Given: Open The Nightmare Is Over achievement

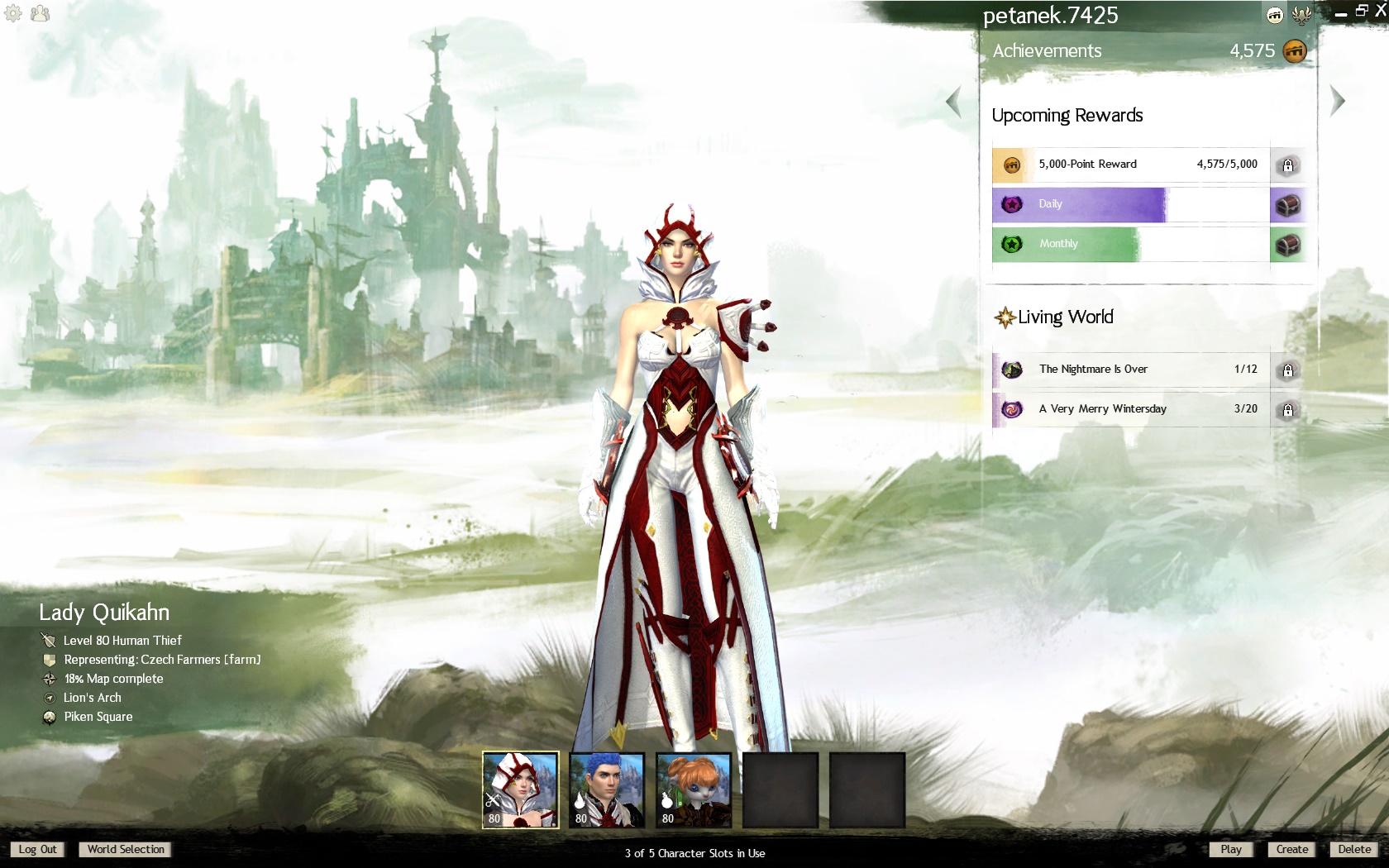Looking at the screenshot, I should point(1130,370).
